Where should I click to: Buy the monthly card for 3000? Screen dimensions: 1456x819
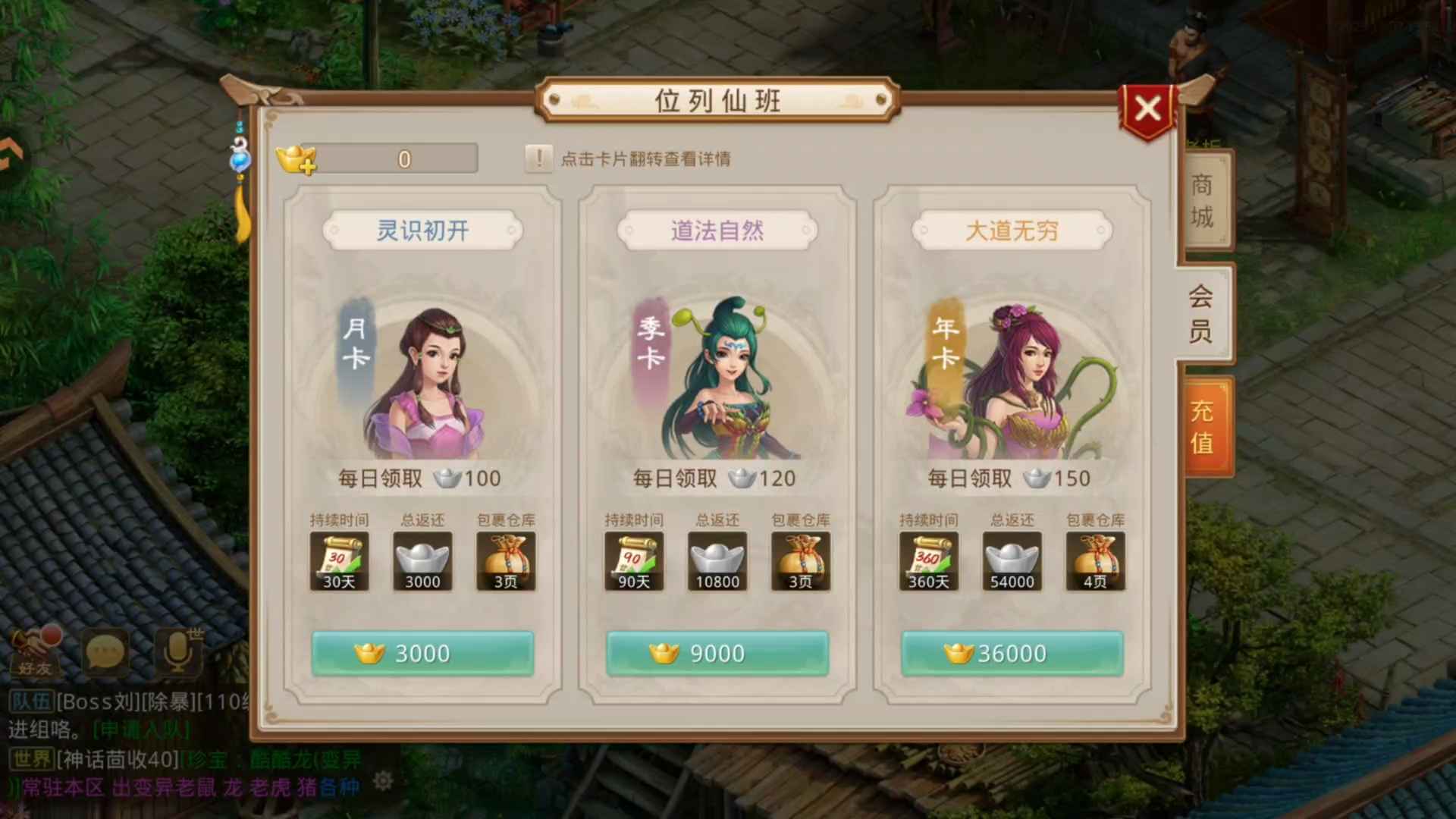422,653
